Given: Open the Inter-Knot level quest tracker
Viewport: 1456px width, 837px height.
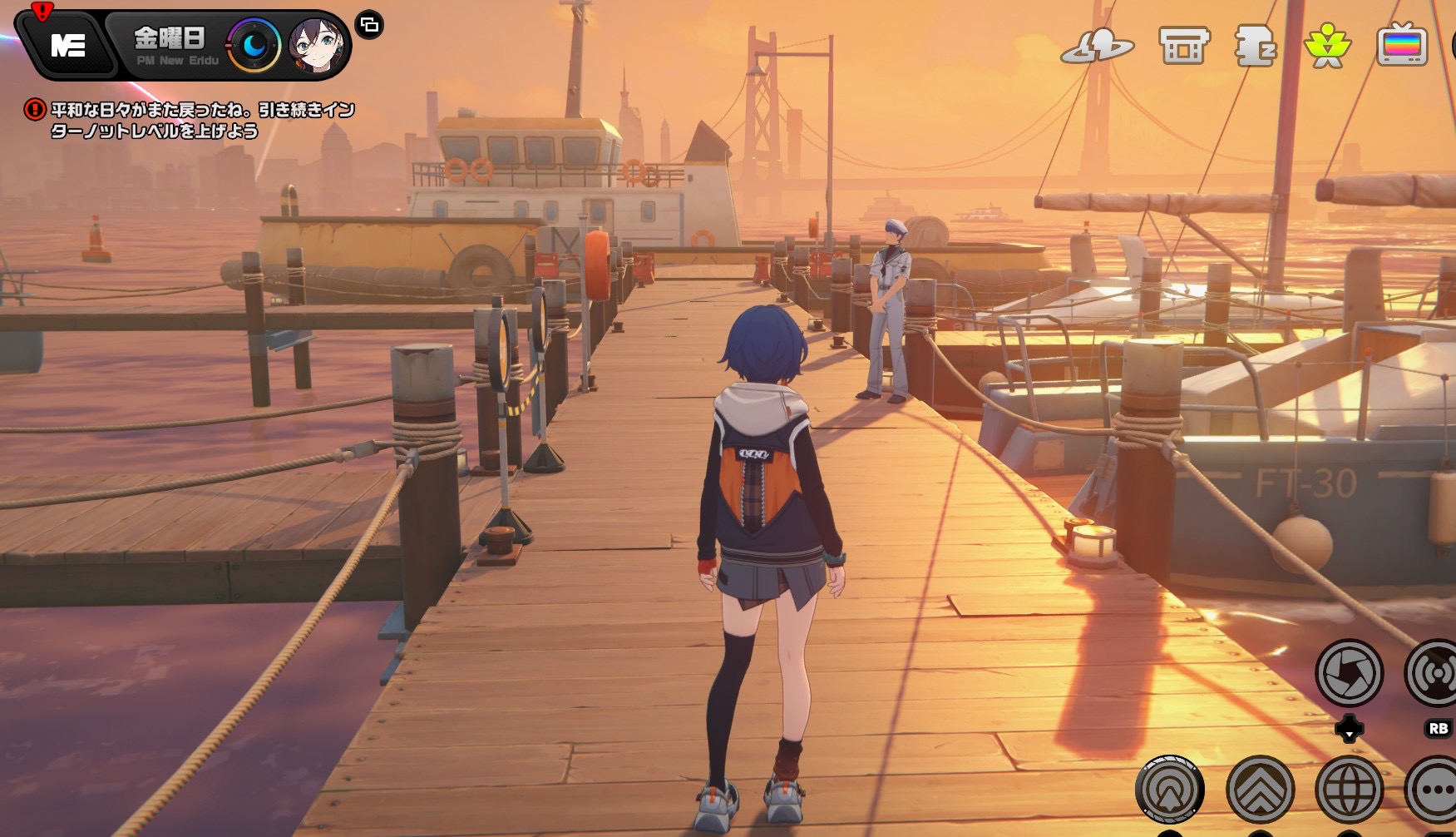Looking at the screenshot, I should click(x=202, y=121).
